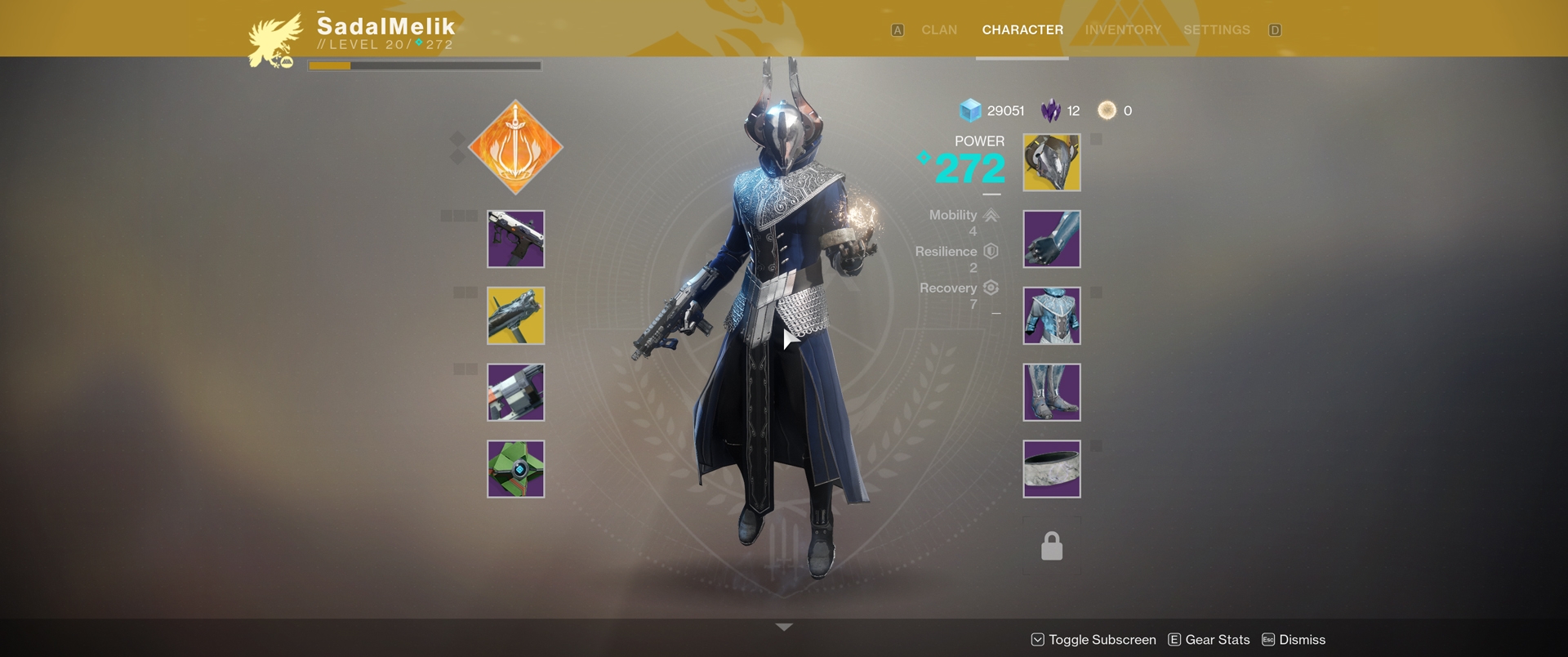Viewport: 1568px width, 657px height.
Task: Switch to the Inventory tab
Action: [x=1123, y=30]
